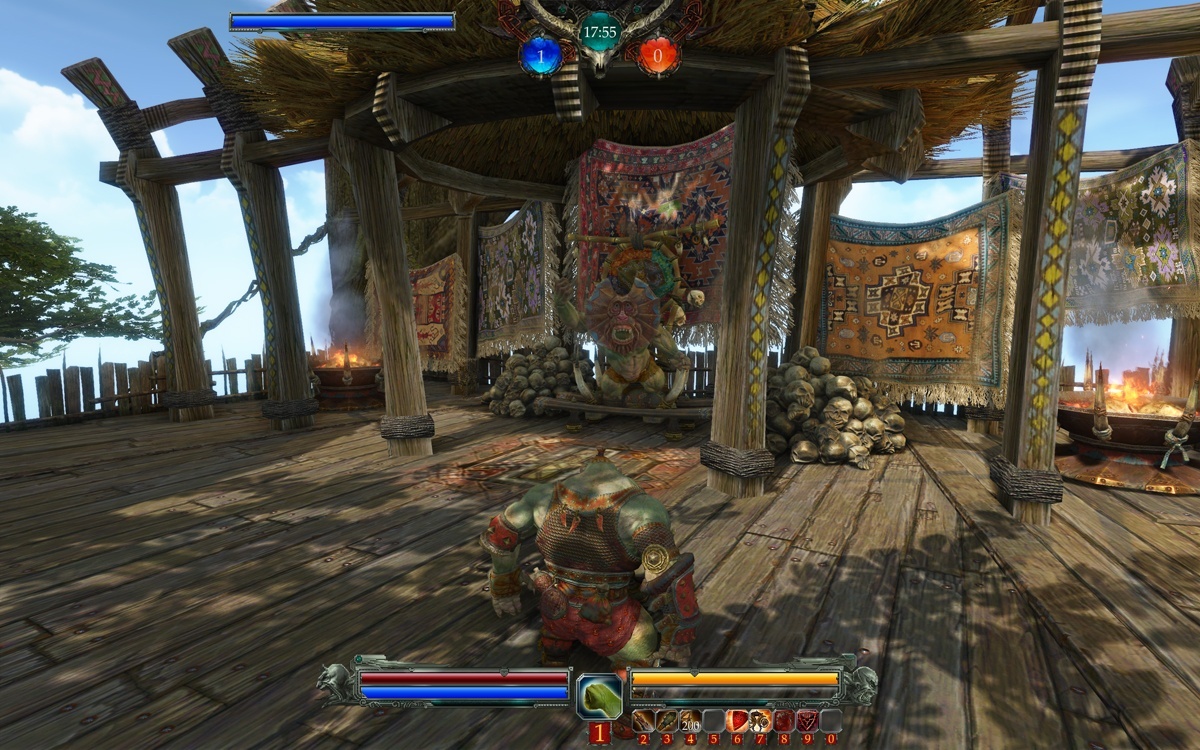Use the horned skull ability in slot 7

tap(760, 720)
